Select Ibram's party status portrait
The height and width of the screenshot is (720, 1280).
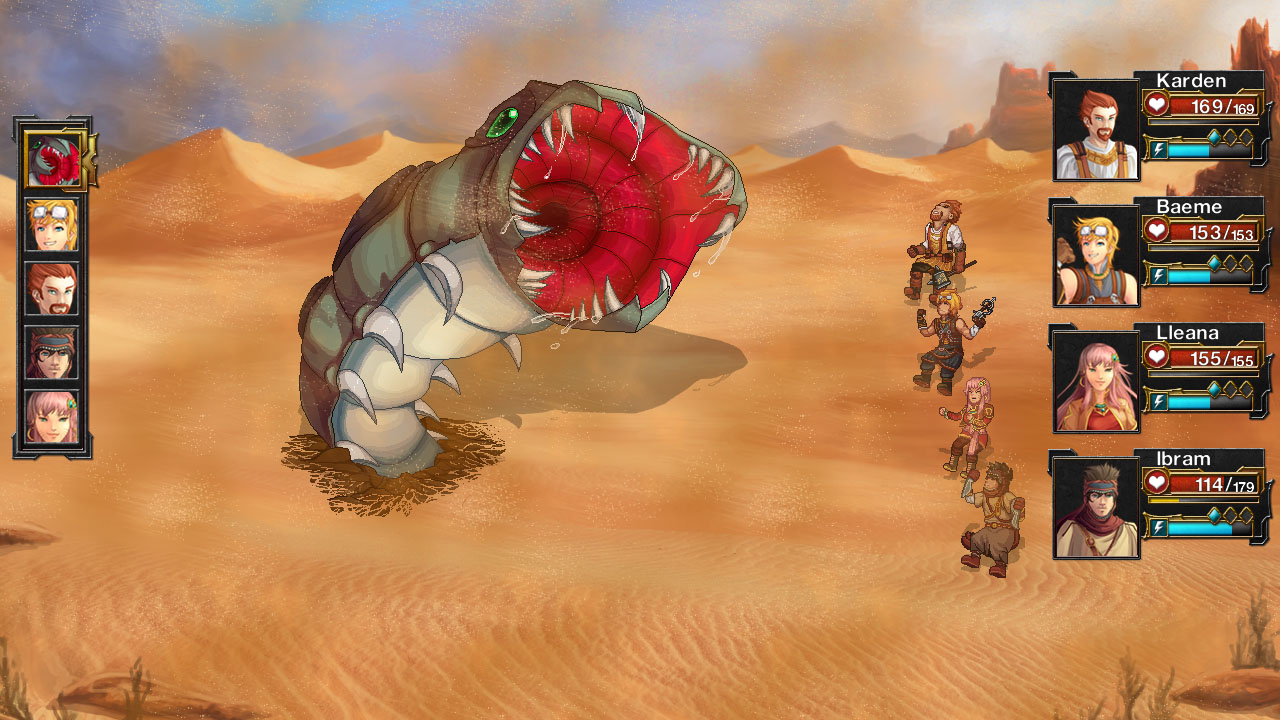(x=1096, y=508)
